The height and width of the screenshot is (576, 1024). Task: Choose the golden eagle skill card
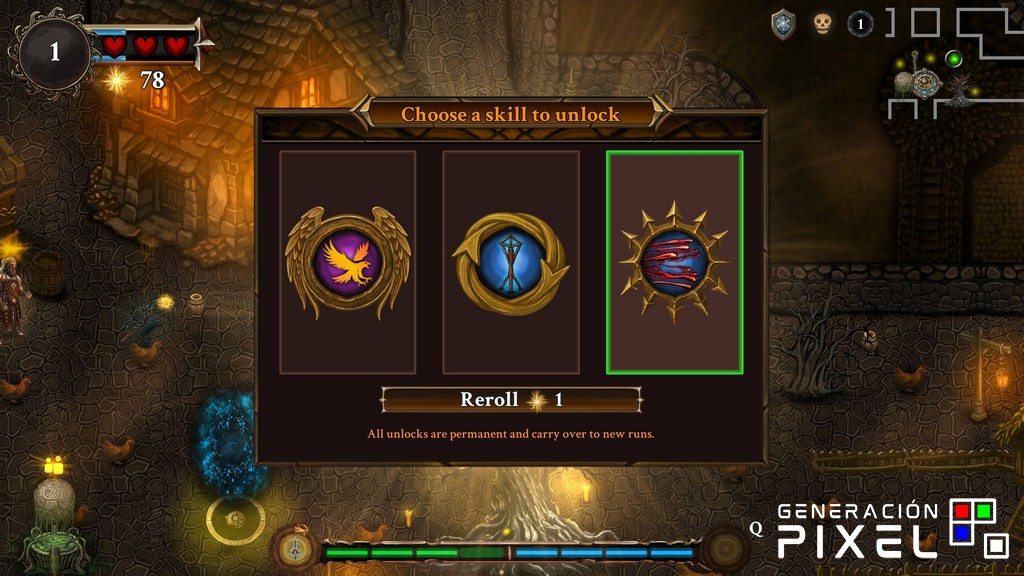coord(347,262)
